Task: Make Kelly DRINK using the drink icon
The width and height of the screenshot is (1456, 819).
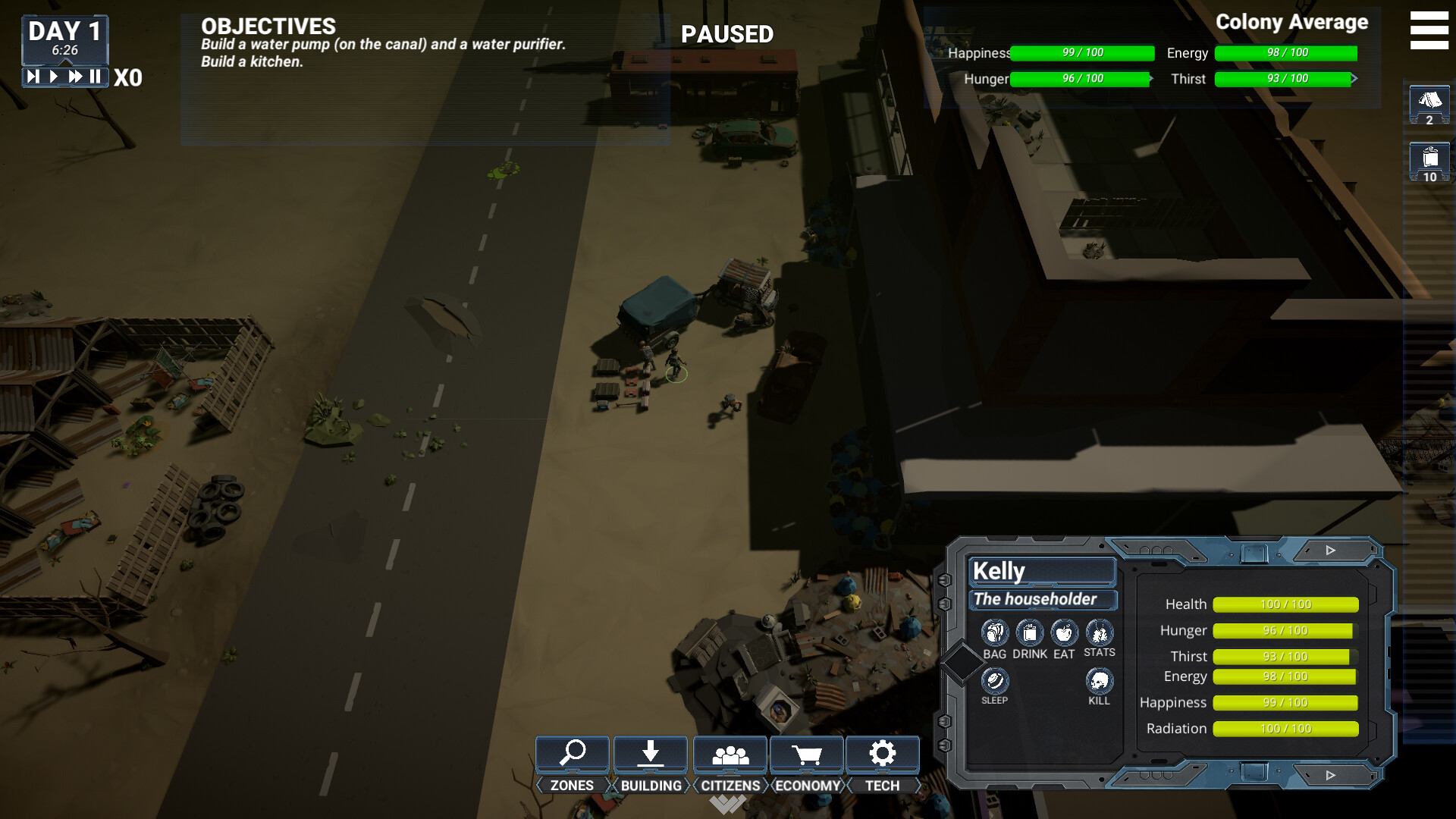Action: tap(1030, 631)
